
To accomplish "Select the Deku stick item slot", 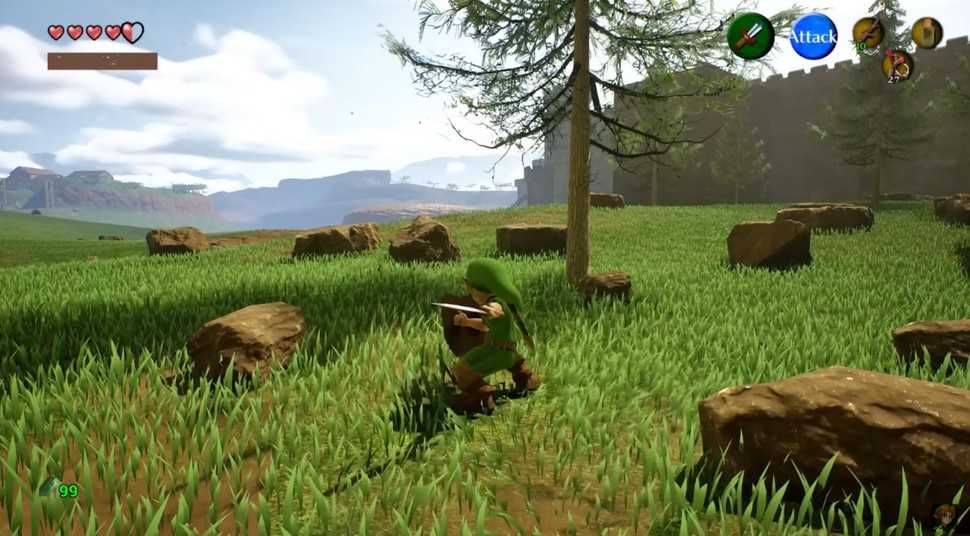I will point(868,33).
